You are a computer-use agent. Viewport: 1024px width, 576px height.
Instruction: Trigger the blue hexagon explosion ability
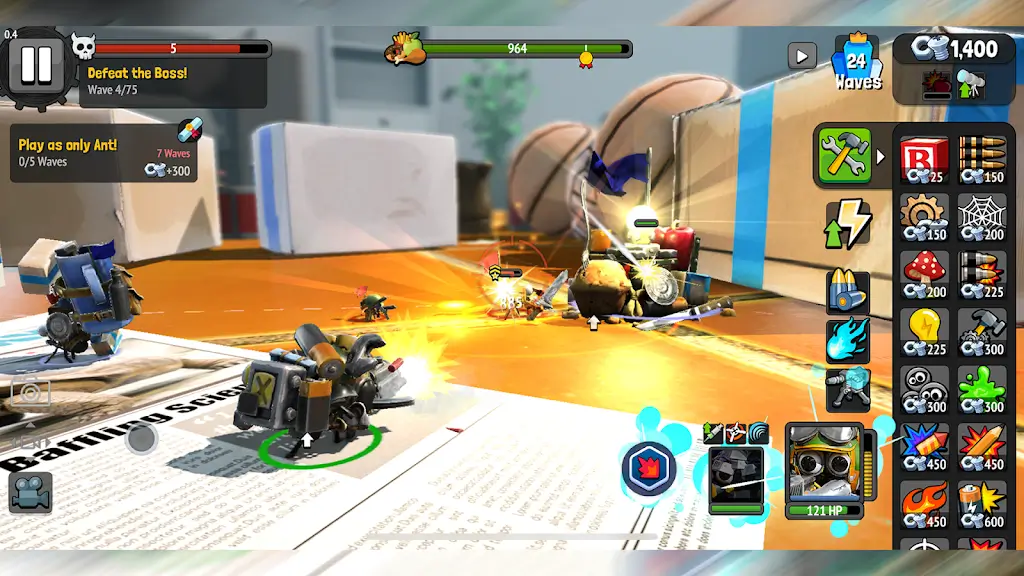[x=648, y=468]
